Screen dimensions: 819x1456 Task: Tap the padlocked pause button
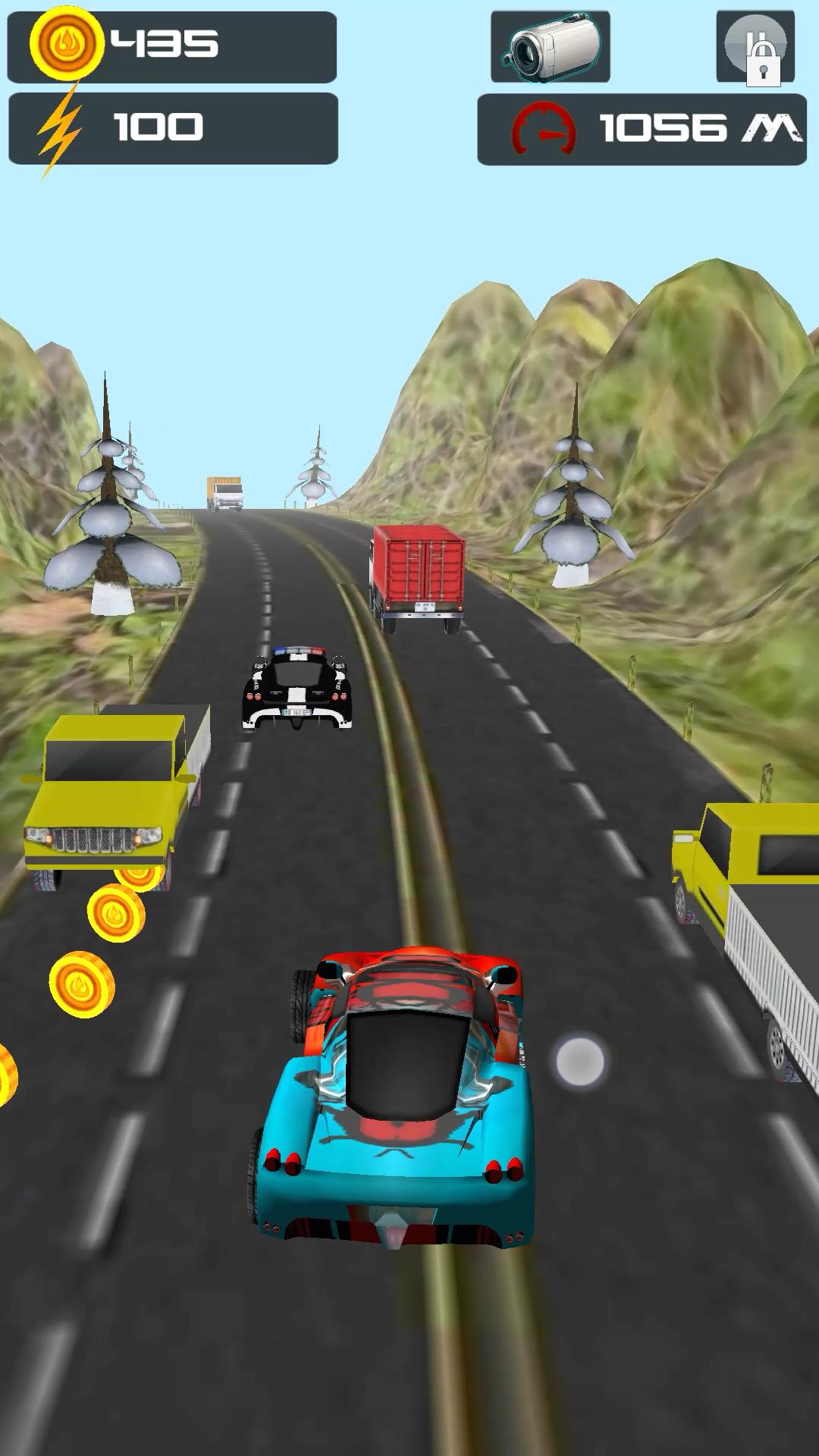755,47
